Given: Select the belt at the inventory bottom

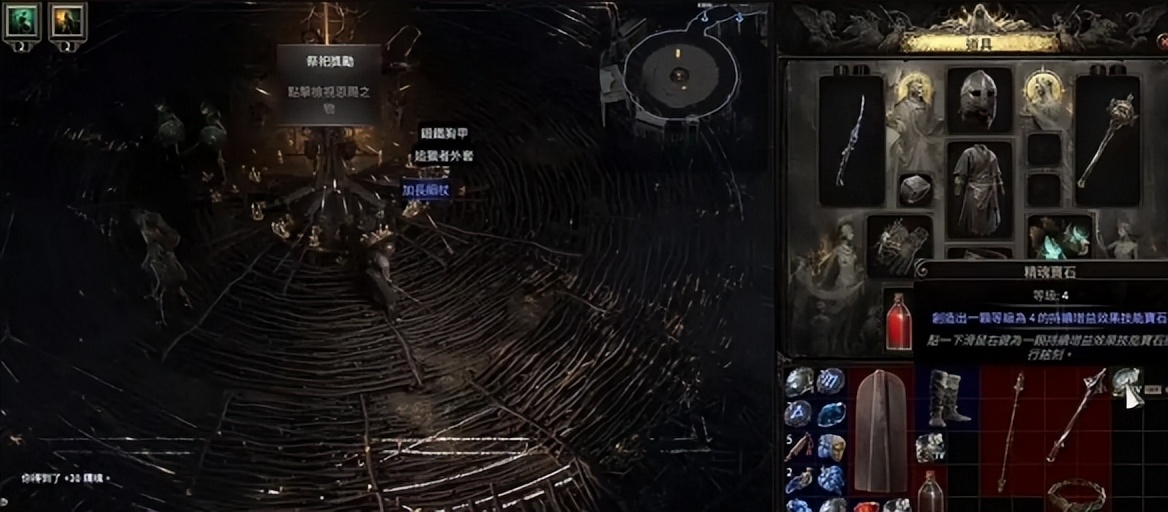Looking at the screenshot, I should (x=1077, y=496).
